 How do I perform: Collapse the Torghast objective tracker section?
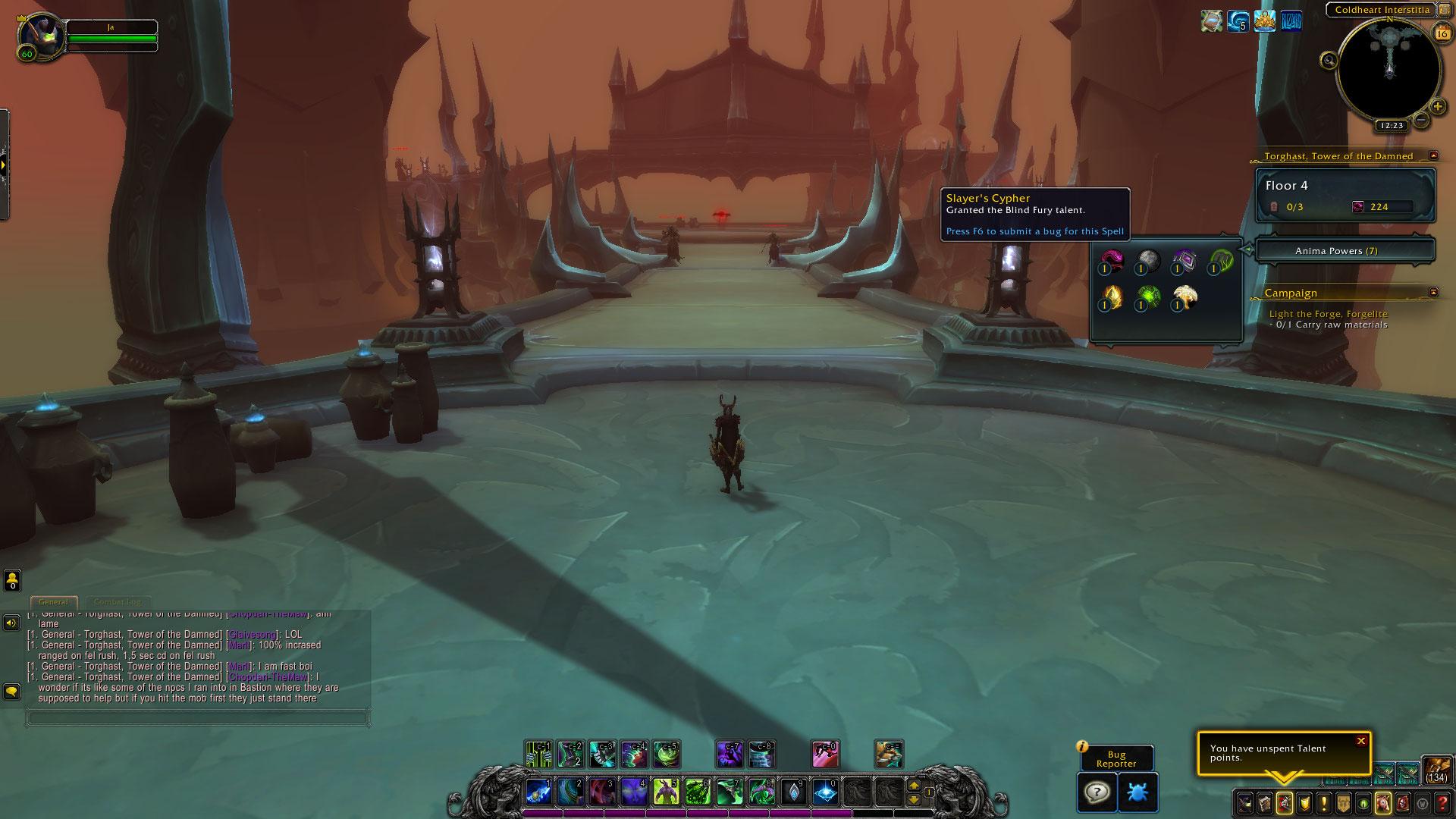pos(1433,155)
